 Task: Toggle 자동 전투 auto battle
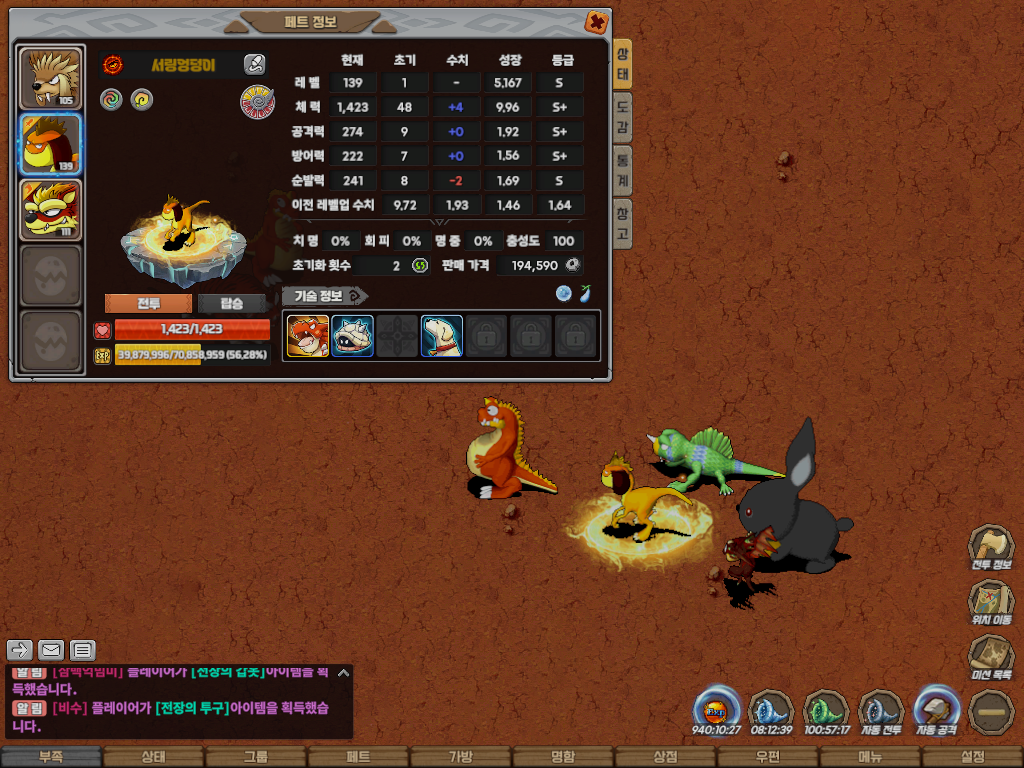[881, 711]
